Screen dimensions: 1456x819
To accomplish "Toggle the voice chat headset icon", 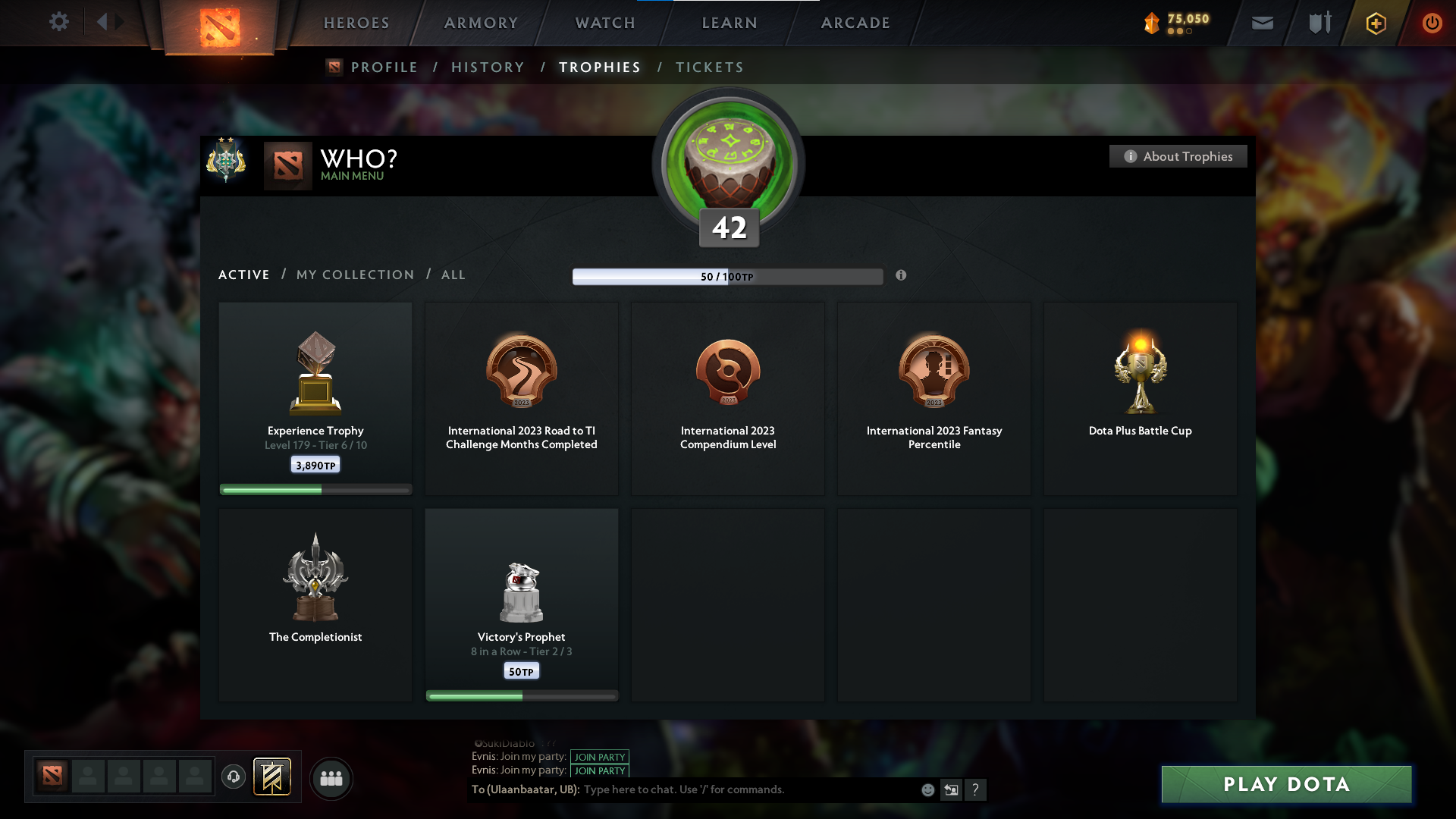I will [234, 777].
